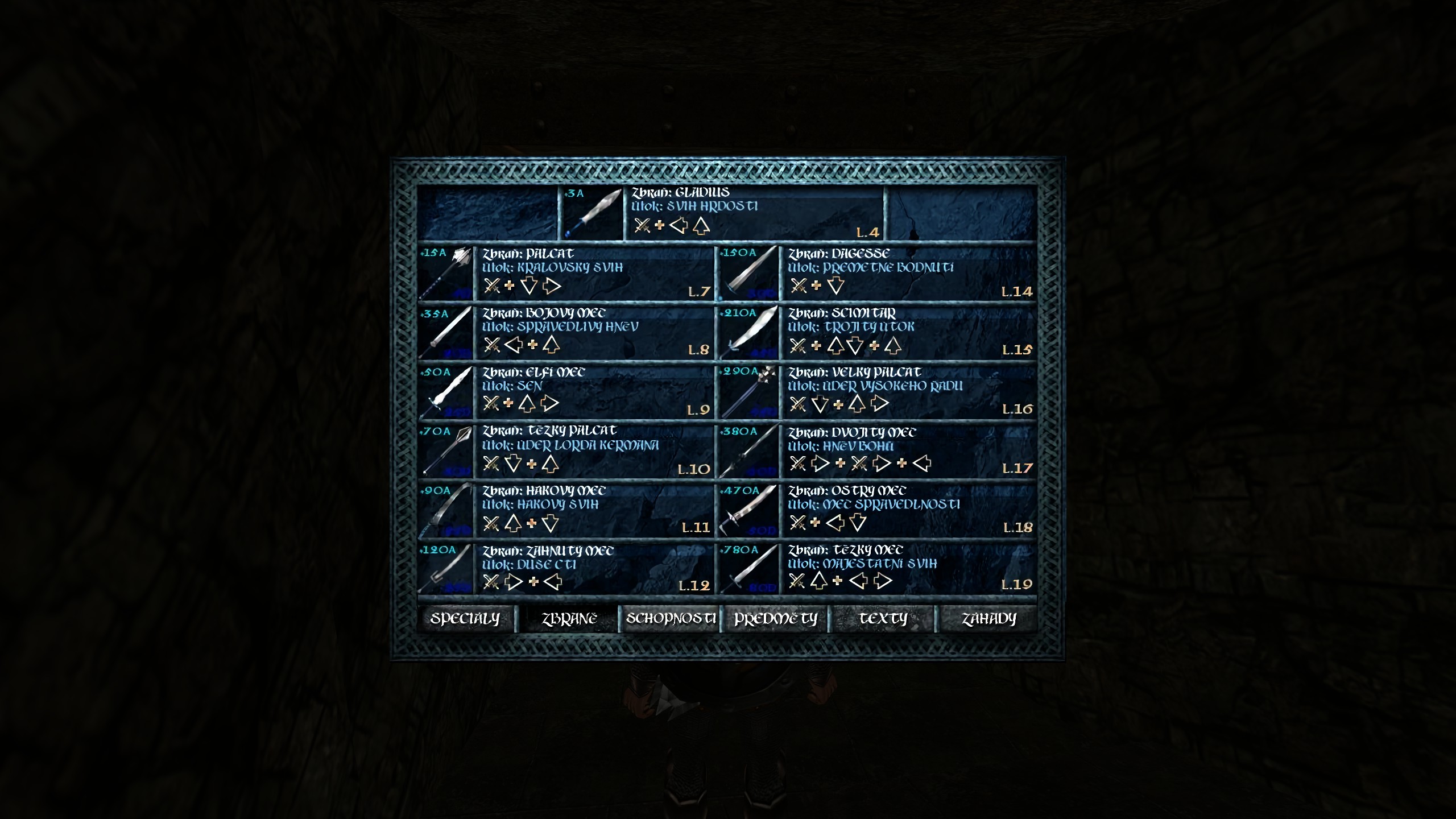Open the ZBRANE weapons tab
Screen dimensions: 1456x819
pos(569,619)
